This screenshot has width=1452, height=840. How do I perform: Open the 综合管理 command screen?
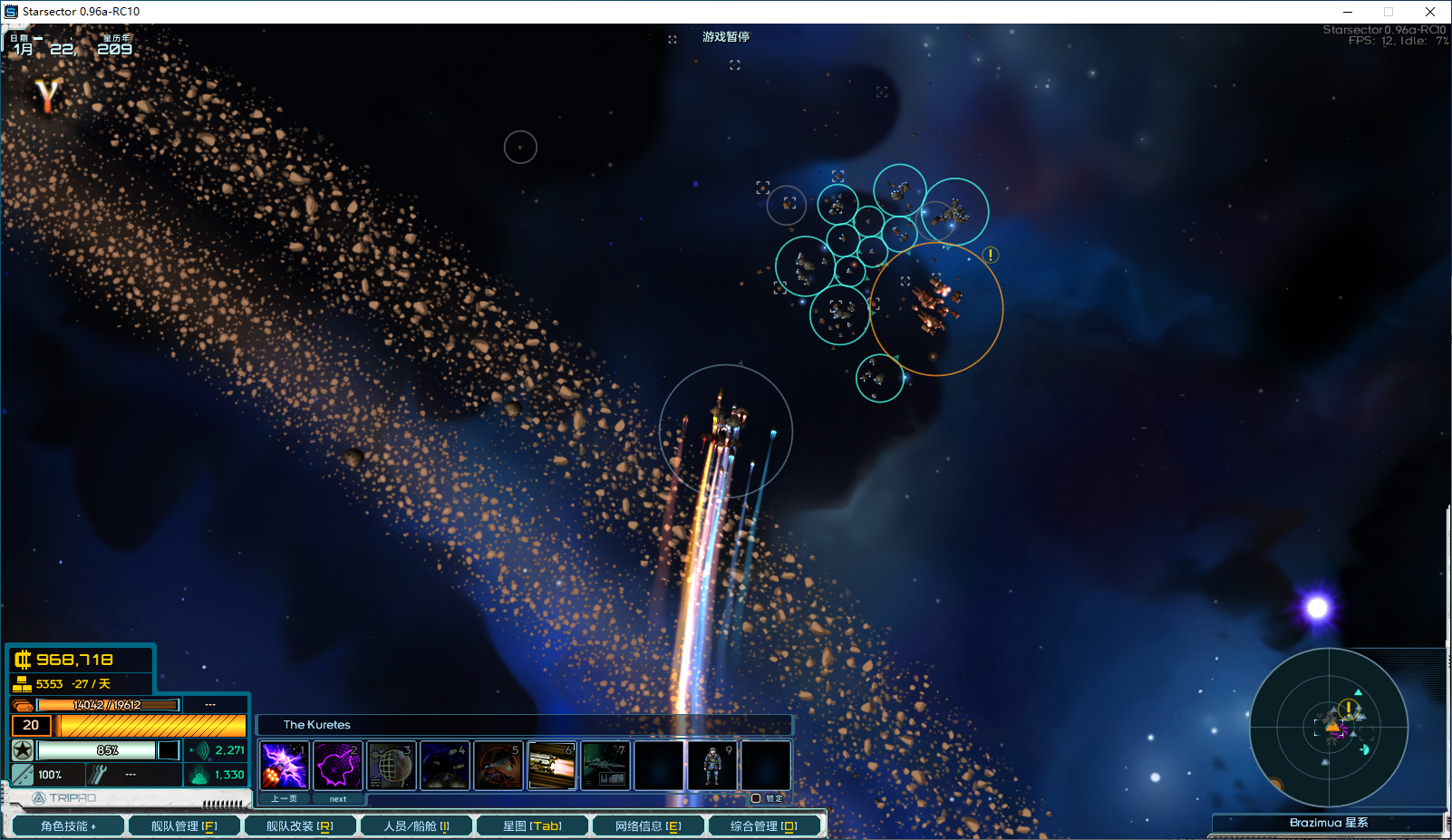[x=764, y=826]
